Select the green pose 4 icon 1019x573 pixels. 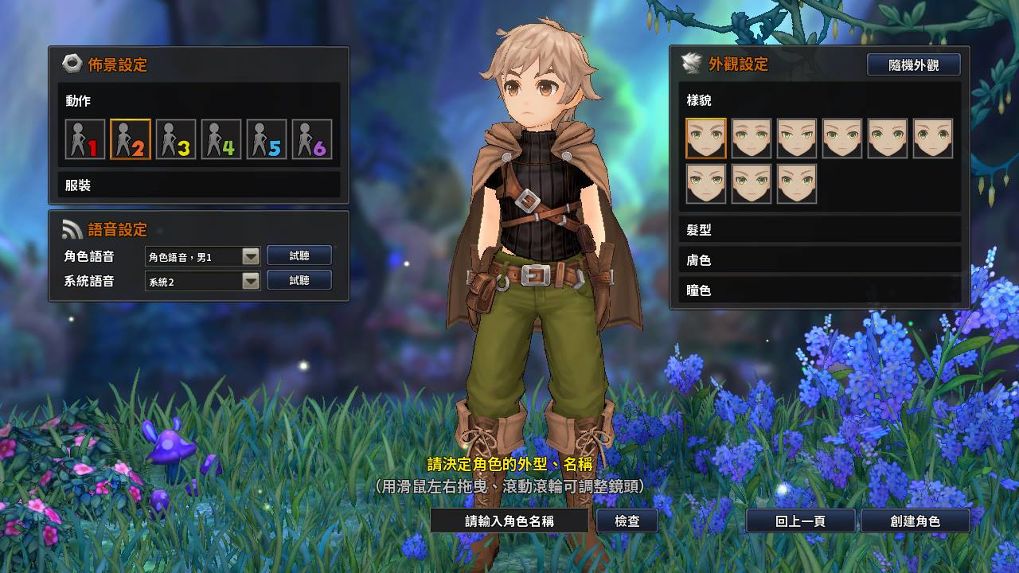(221, 140)
